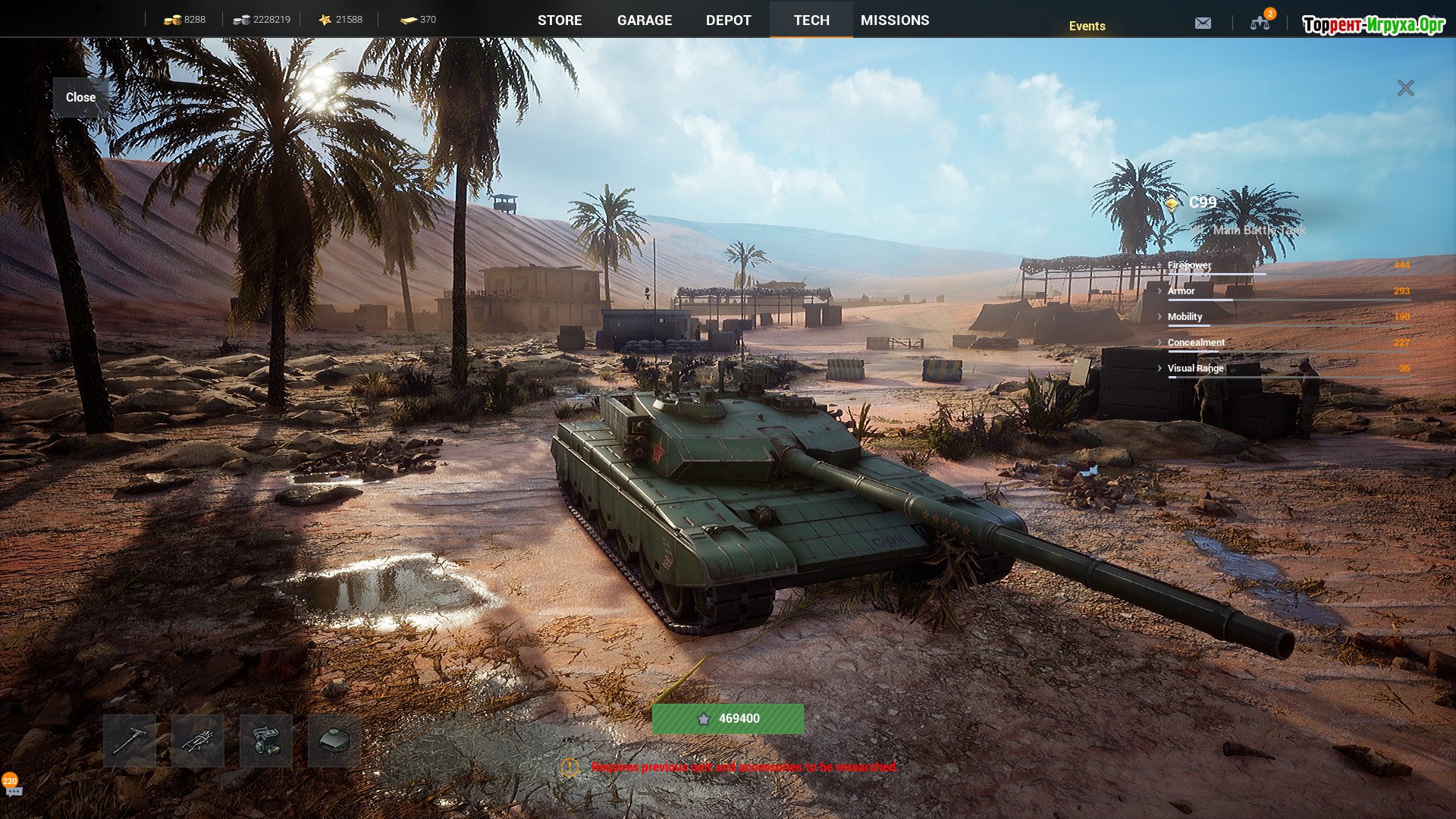The image size is (1456, 819).
Task: Click the scales icon with notification badge
Action: pos(1260,23)
